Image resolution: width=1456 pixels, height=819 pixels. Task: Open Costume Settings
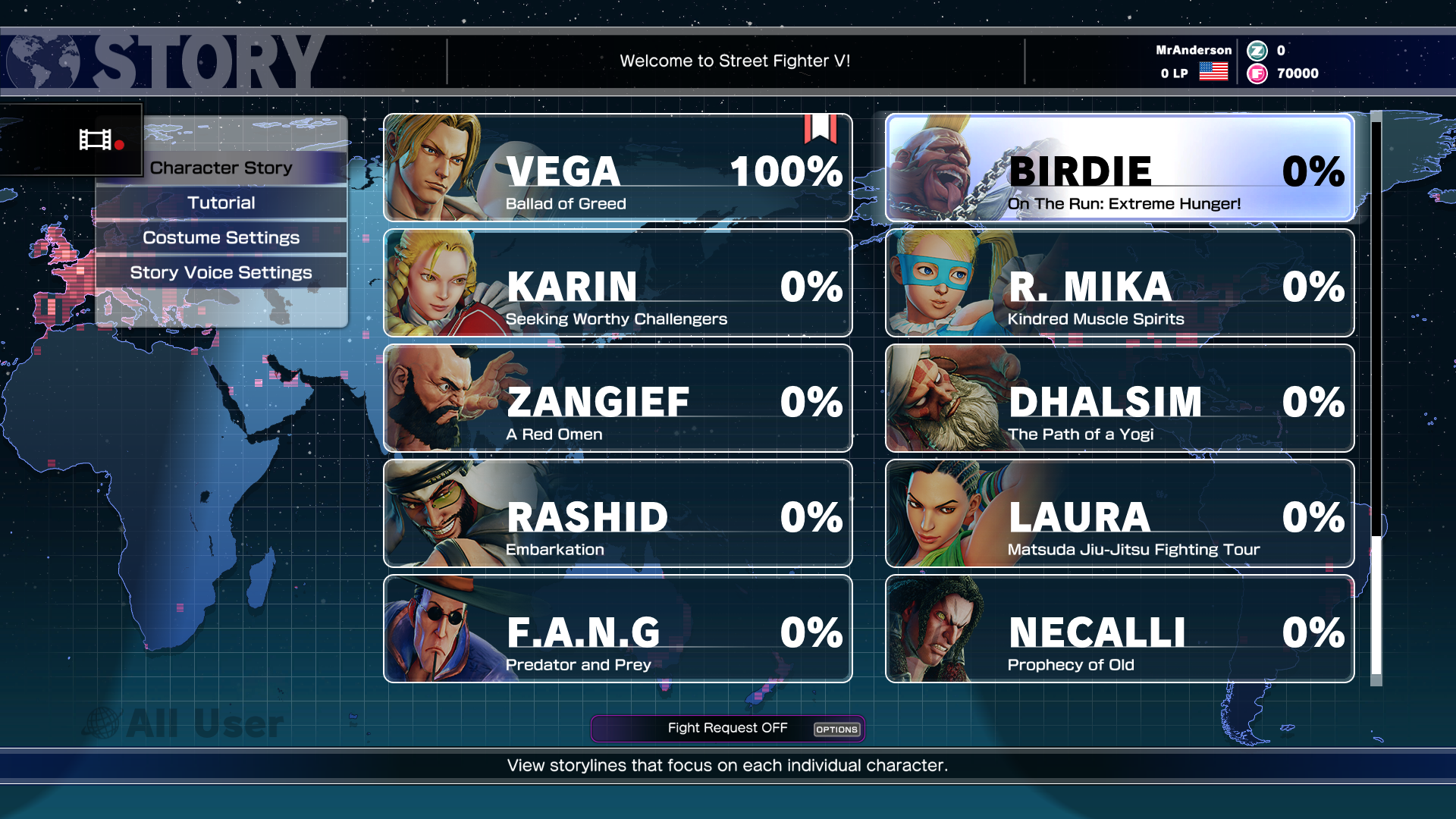221,237
